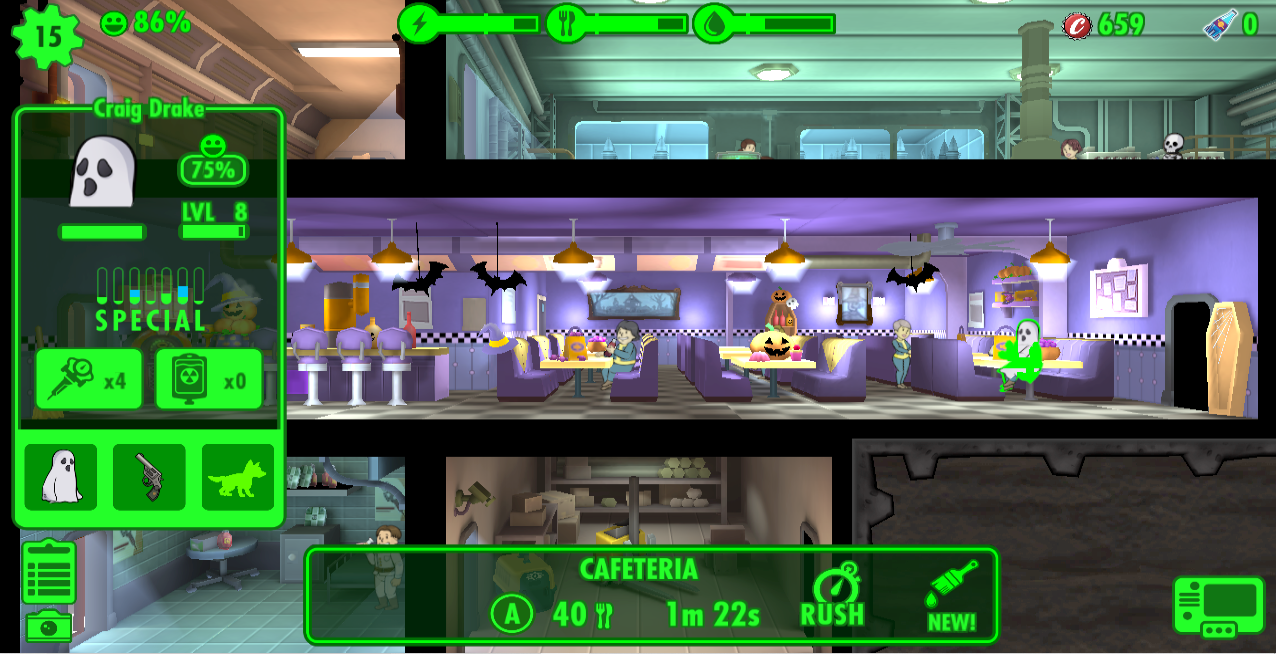Open the objectives clipboard
This screenshot has width=1276, height=654.
(49, 573)
